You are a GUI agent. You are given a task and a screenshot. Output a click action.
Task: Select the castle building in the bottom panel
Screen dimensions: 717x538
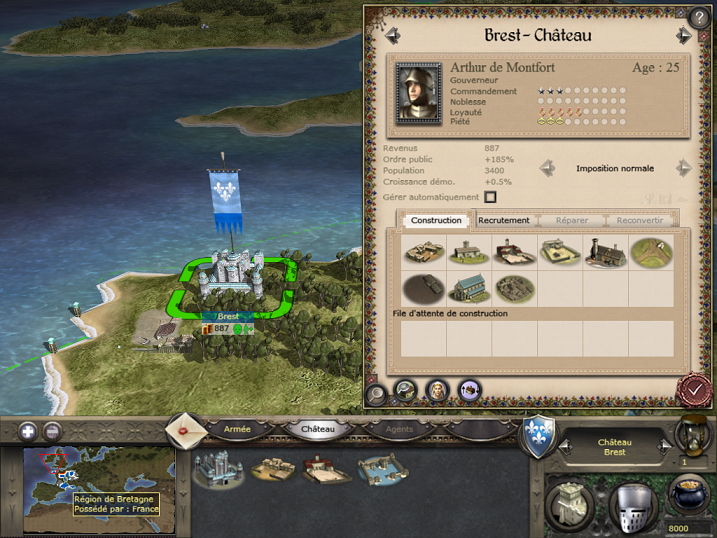217,468
